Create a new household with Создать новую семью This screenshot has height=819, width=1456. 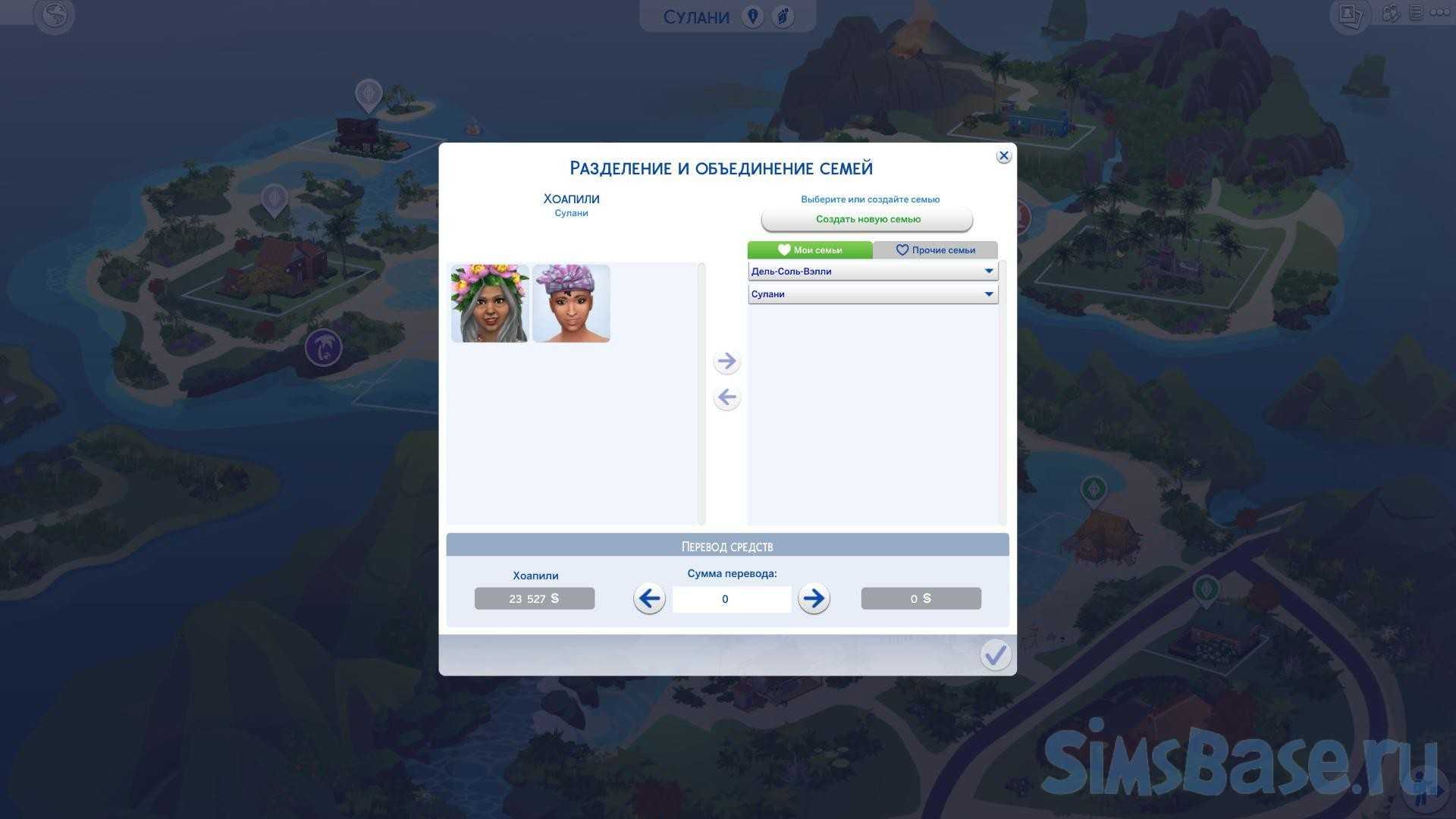[x=867, y=219]
